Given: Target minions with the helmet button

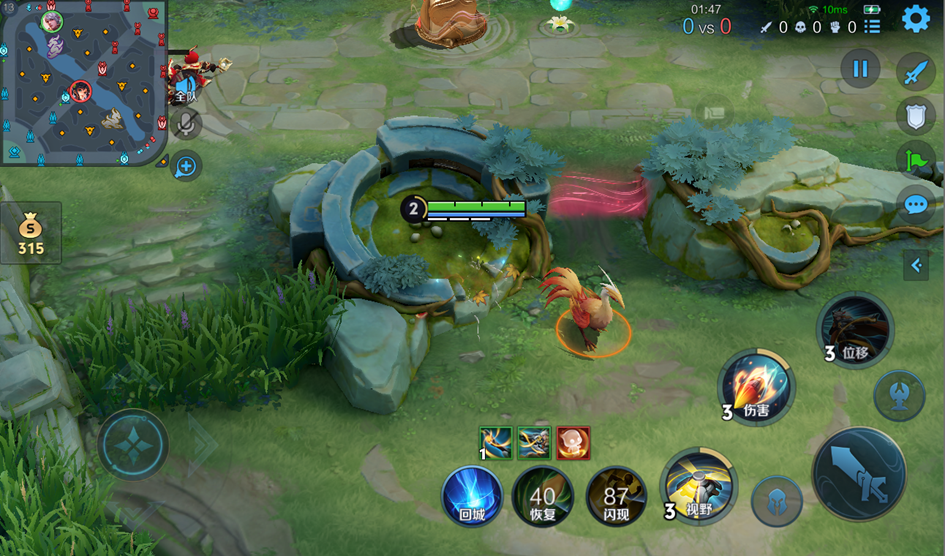Looking at the screenshot, I should coord(776,500).
